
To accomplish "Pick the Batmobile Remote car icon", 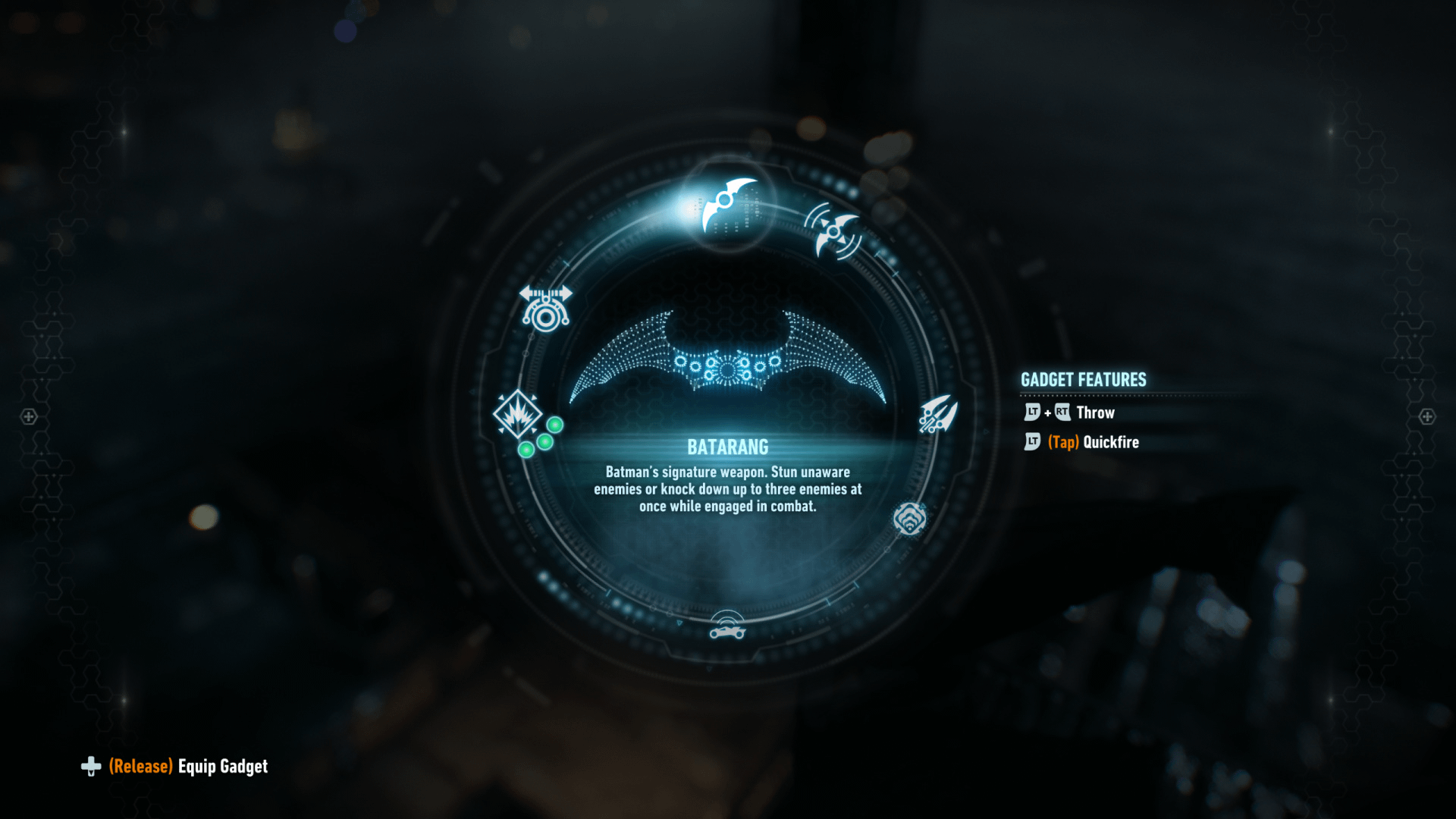I will [727, 626].
